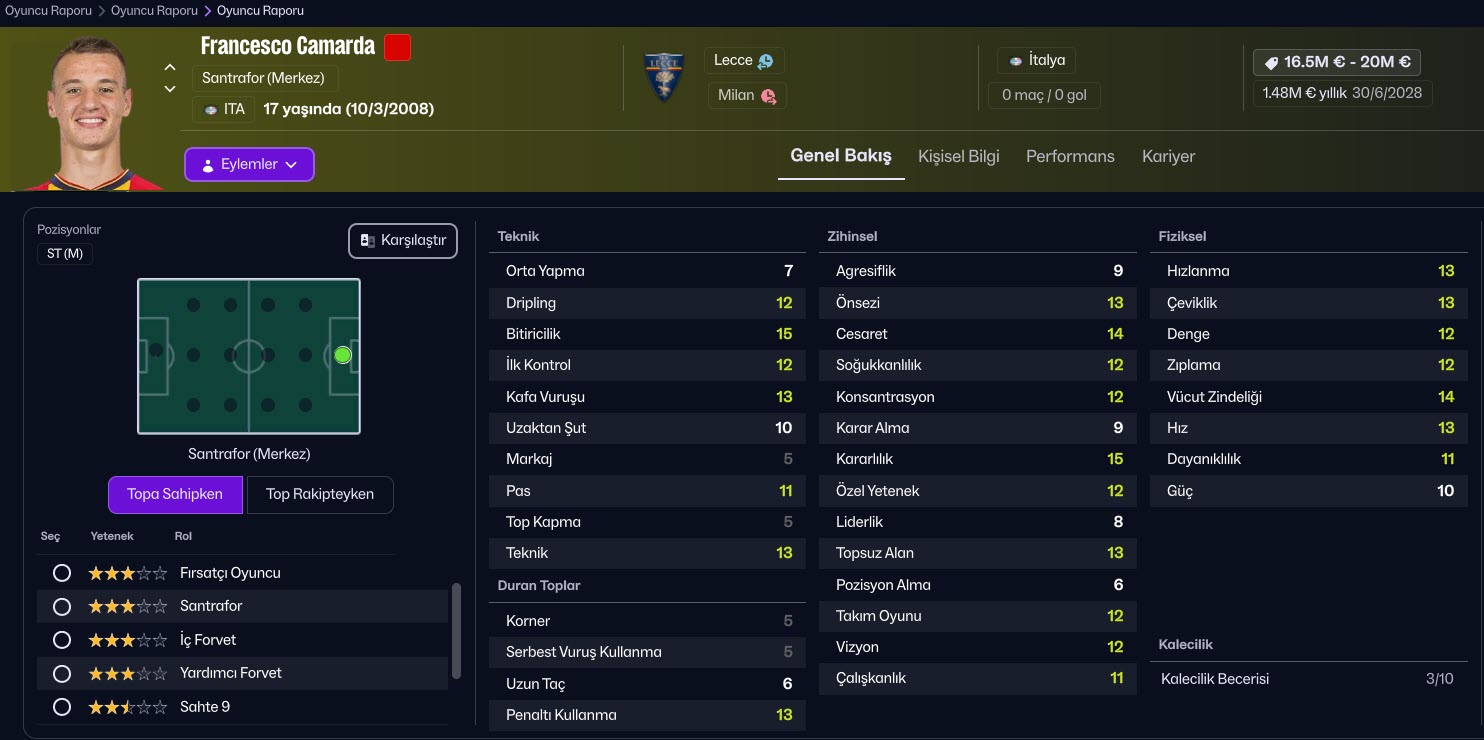Select the green striker position dot on pitch
The image size is (1484, 740).
tap(343, 355)
